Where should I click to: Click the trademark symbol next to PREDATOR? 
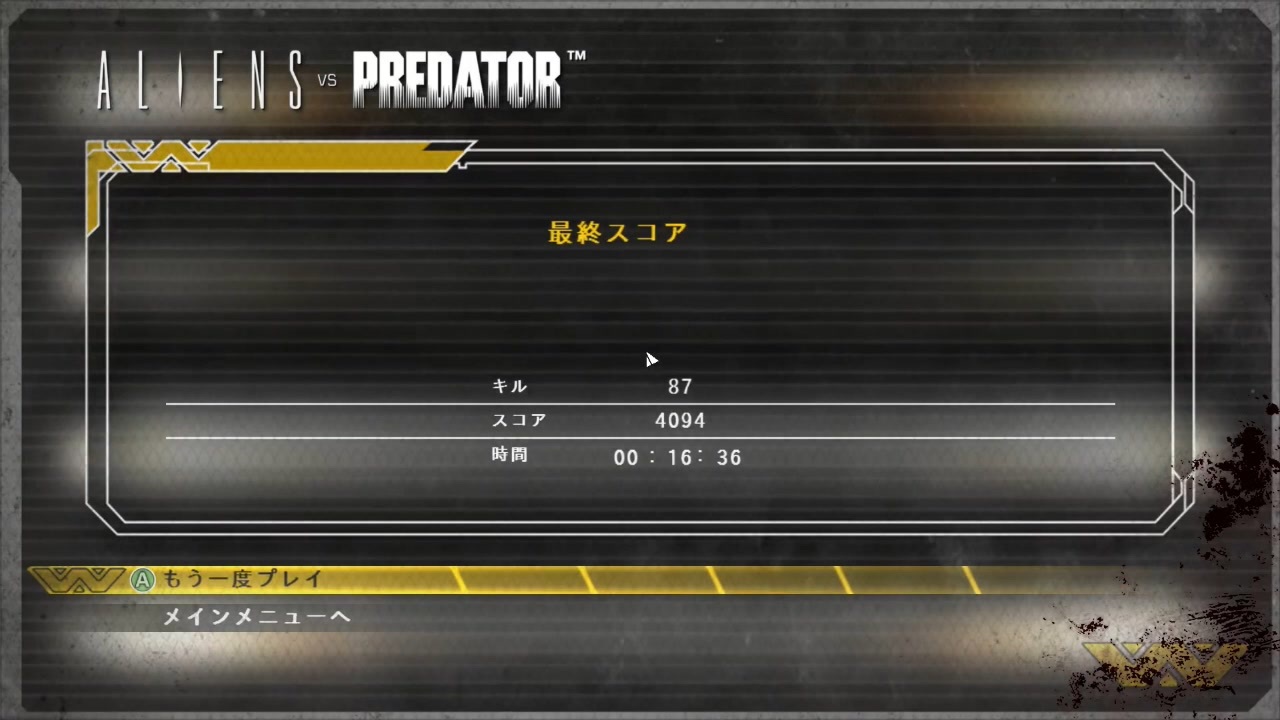(578, 56)
